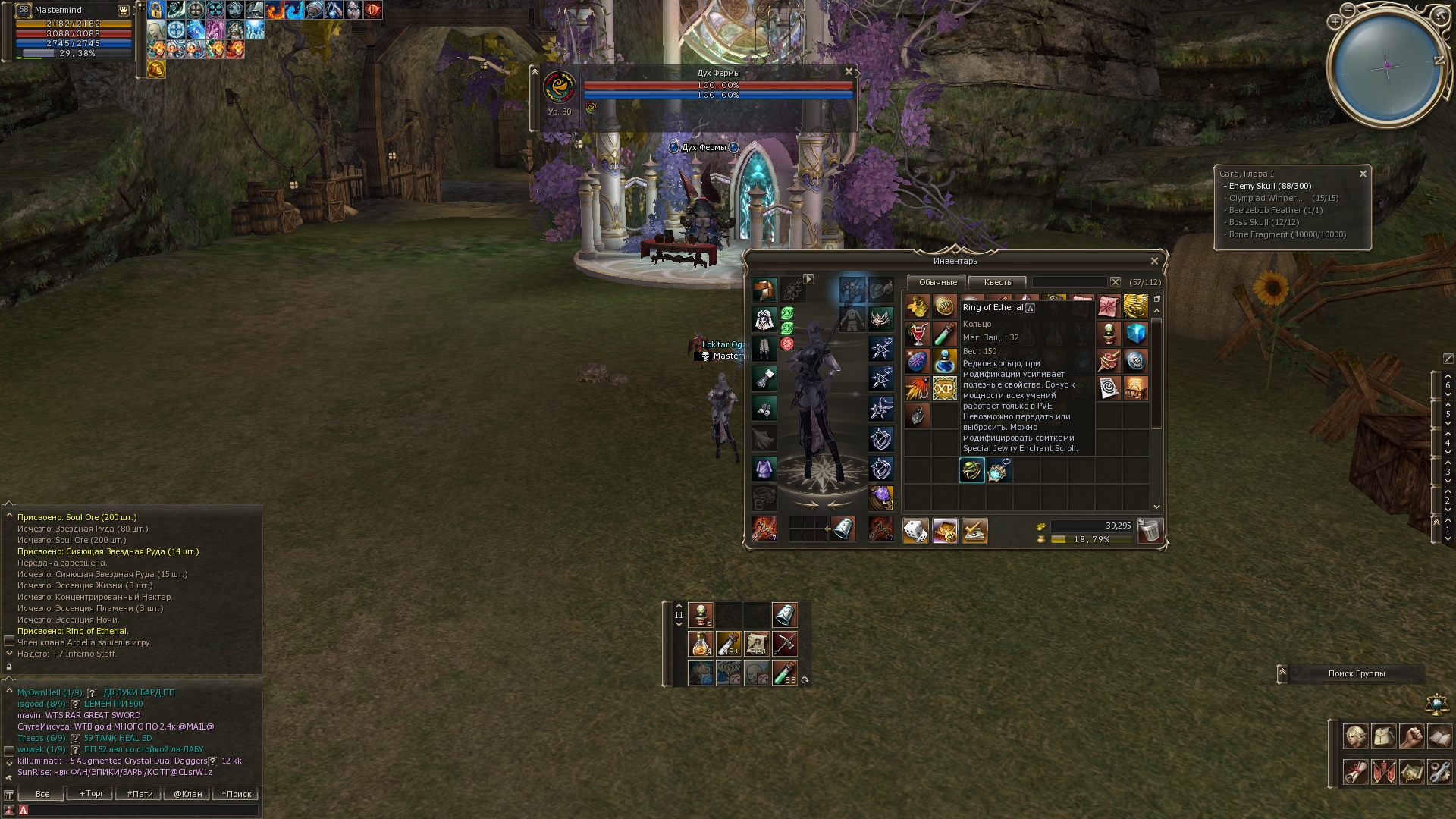Click the round minimap
The width and height of the screenshot is (1456, 819).
1387,65
